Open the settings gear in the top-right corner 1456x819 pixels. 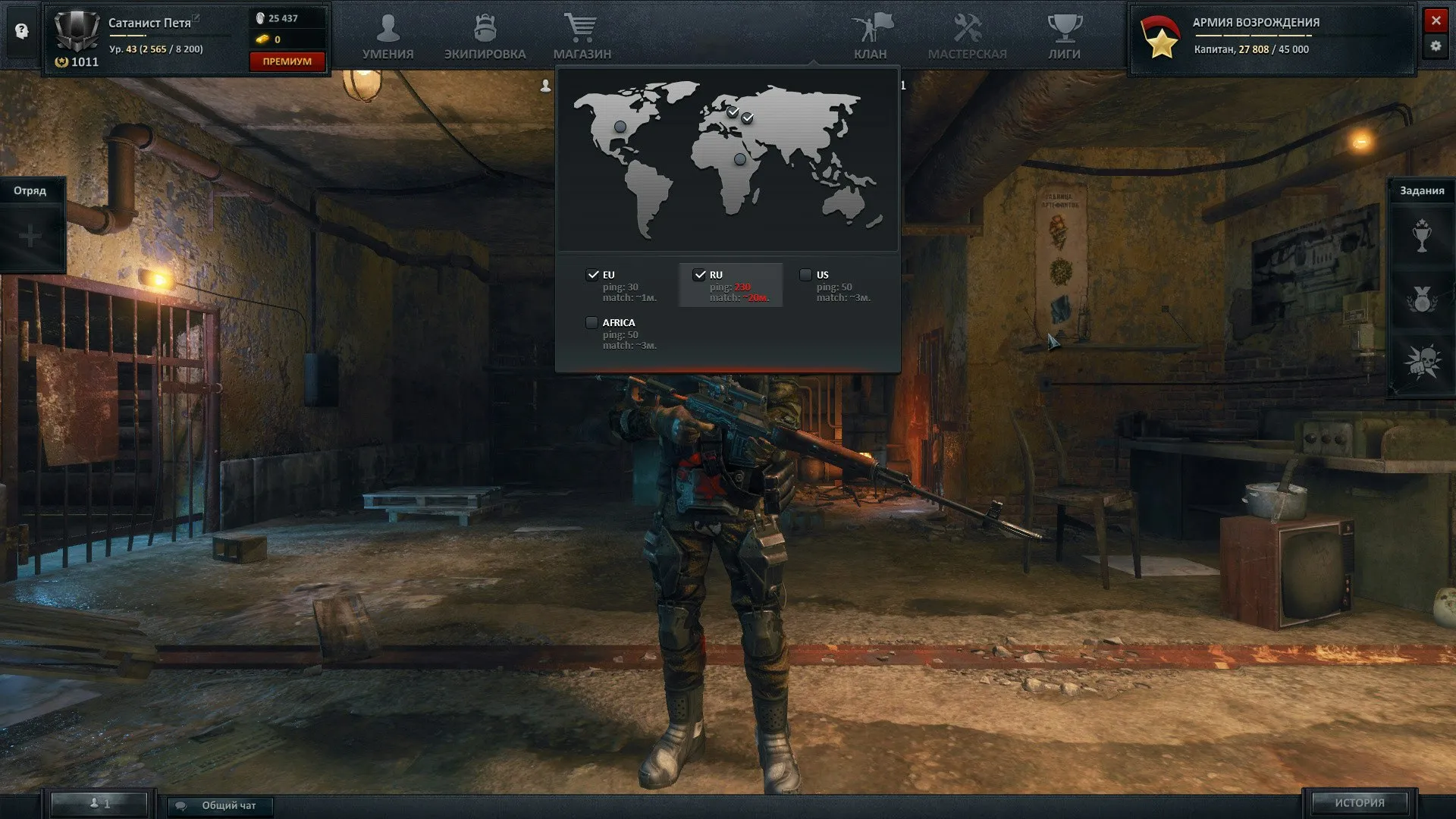pyautogui.click(x=1436, y=47)
